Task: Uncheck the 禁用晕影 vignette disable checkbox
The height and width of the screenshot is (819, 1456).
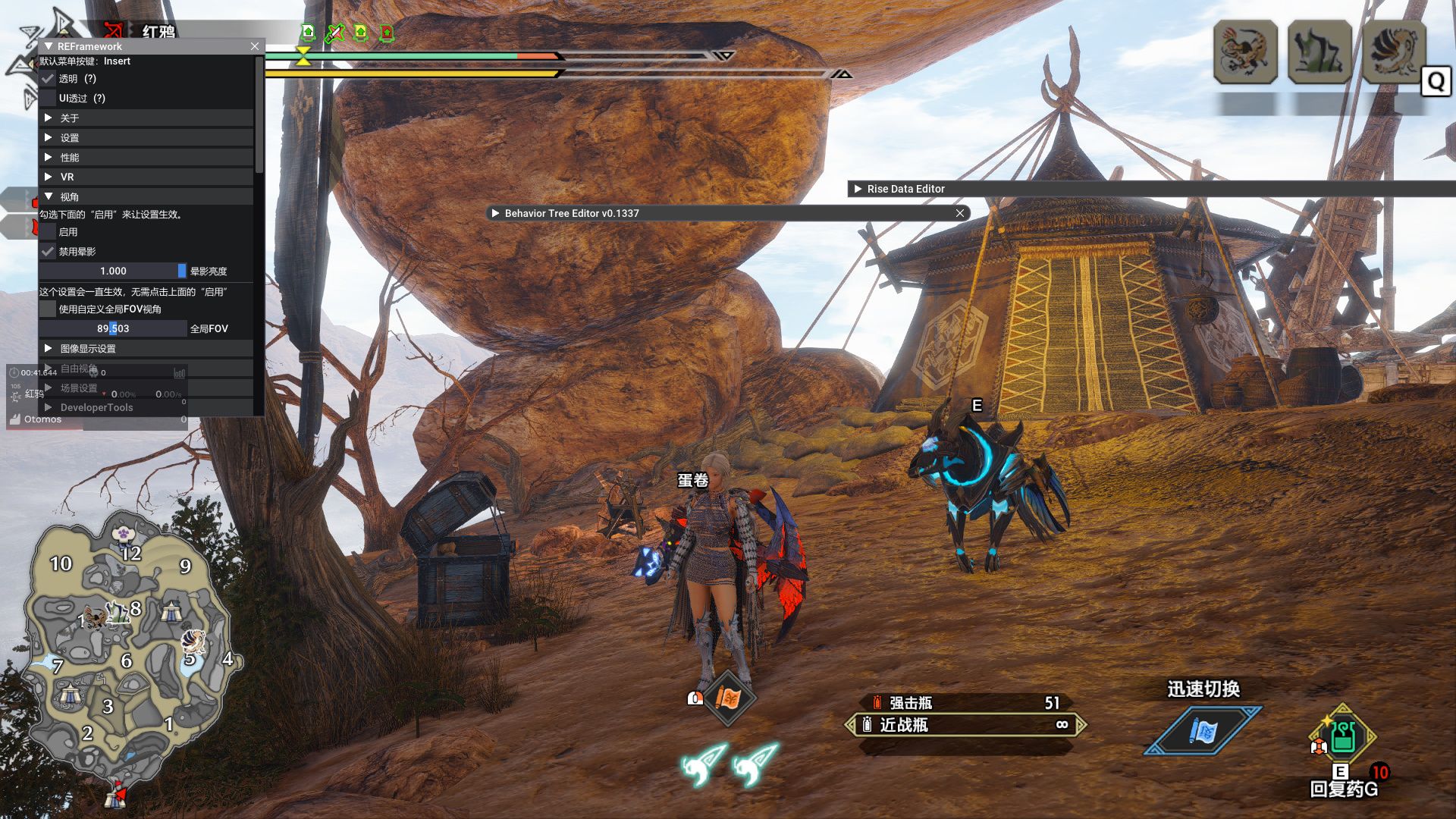Action: [49, 251]
